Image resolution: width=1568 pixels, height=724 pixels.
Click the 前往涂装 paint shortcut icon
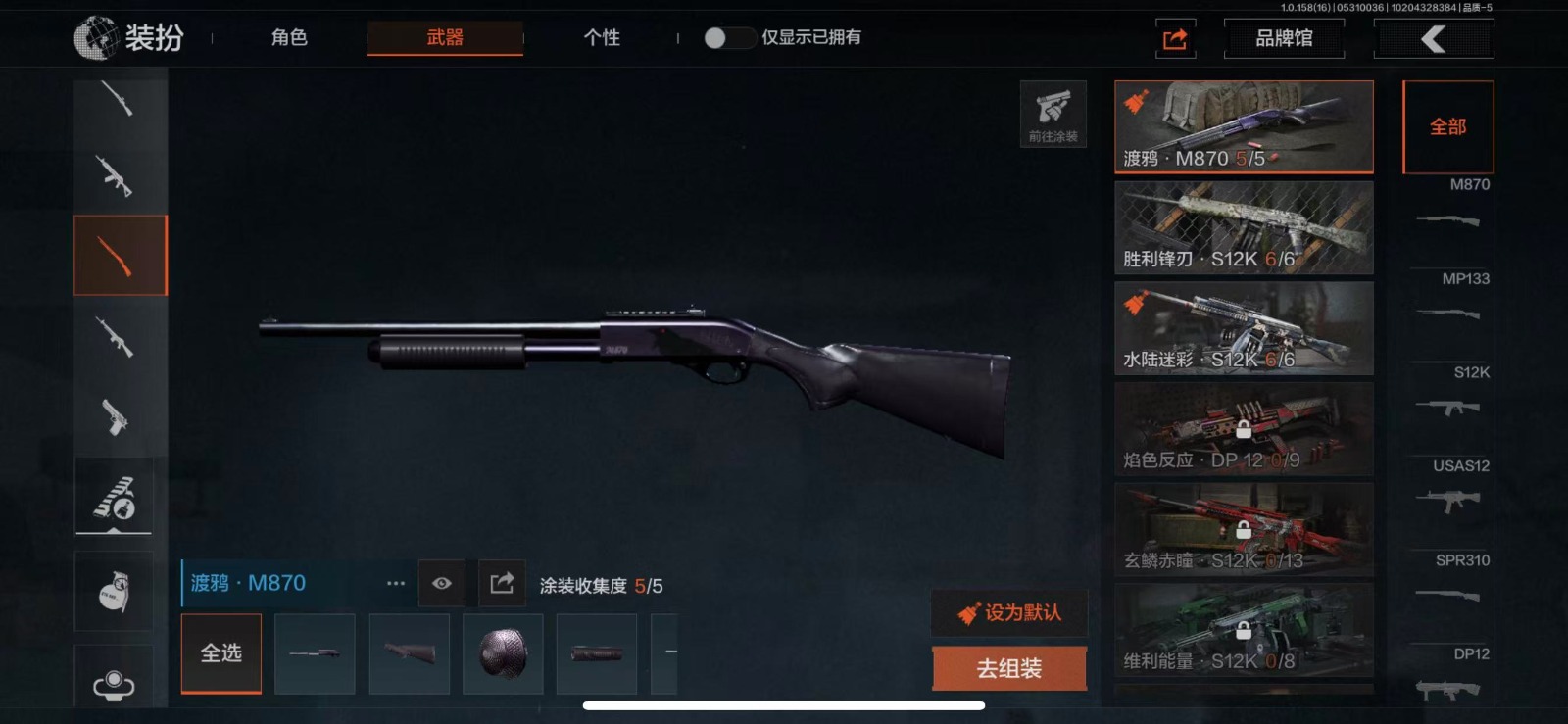coord(1053,114)
